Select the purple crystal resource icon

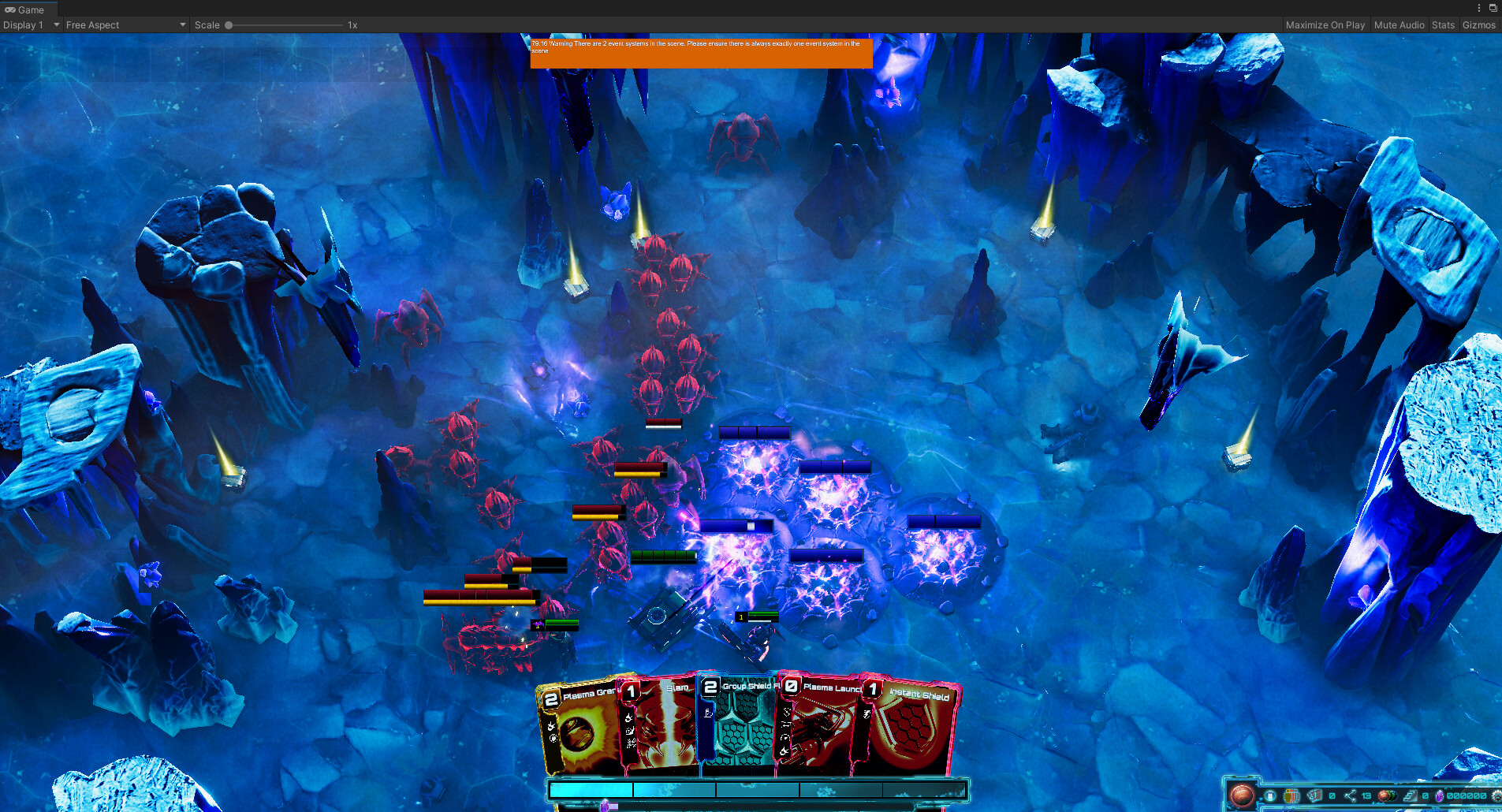coord(1440,796)
